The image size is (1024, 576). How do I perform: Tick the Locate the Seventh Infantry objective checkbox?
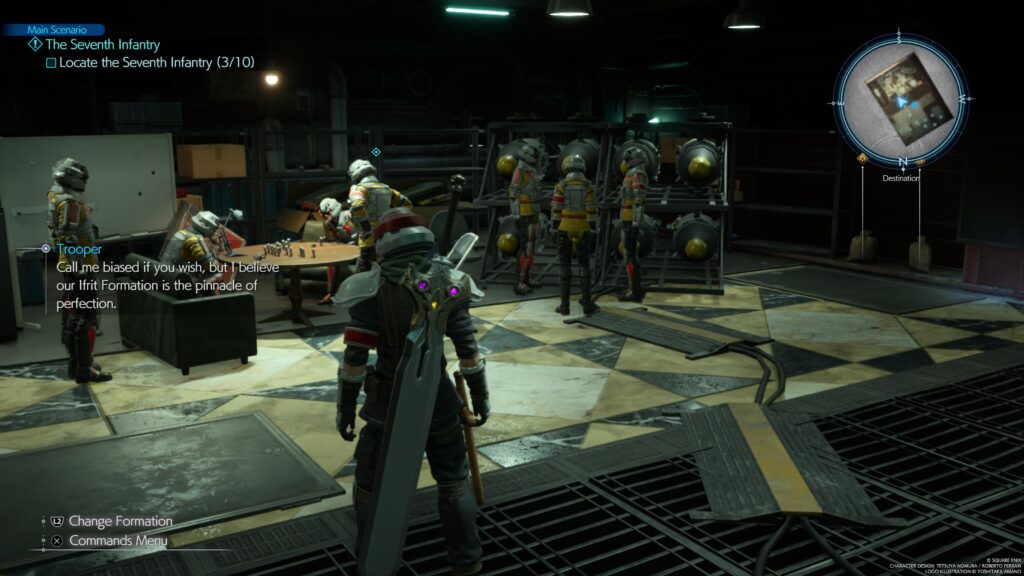[51, 62]
